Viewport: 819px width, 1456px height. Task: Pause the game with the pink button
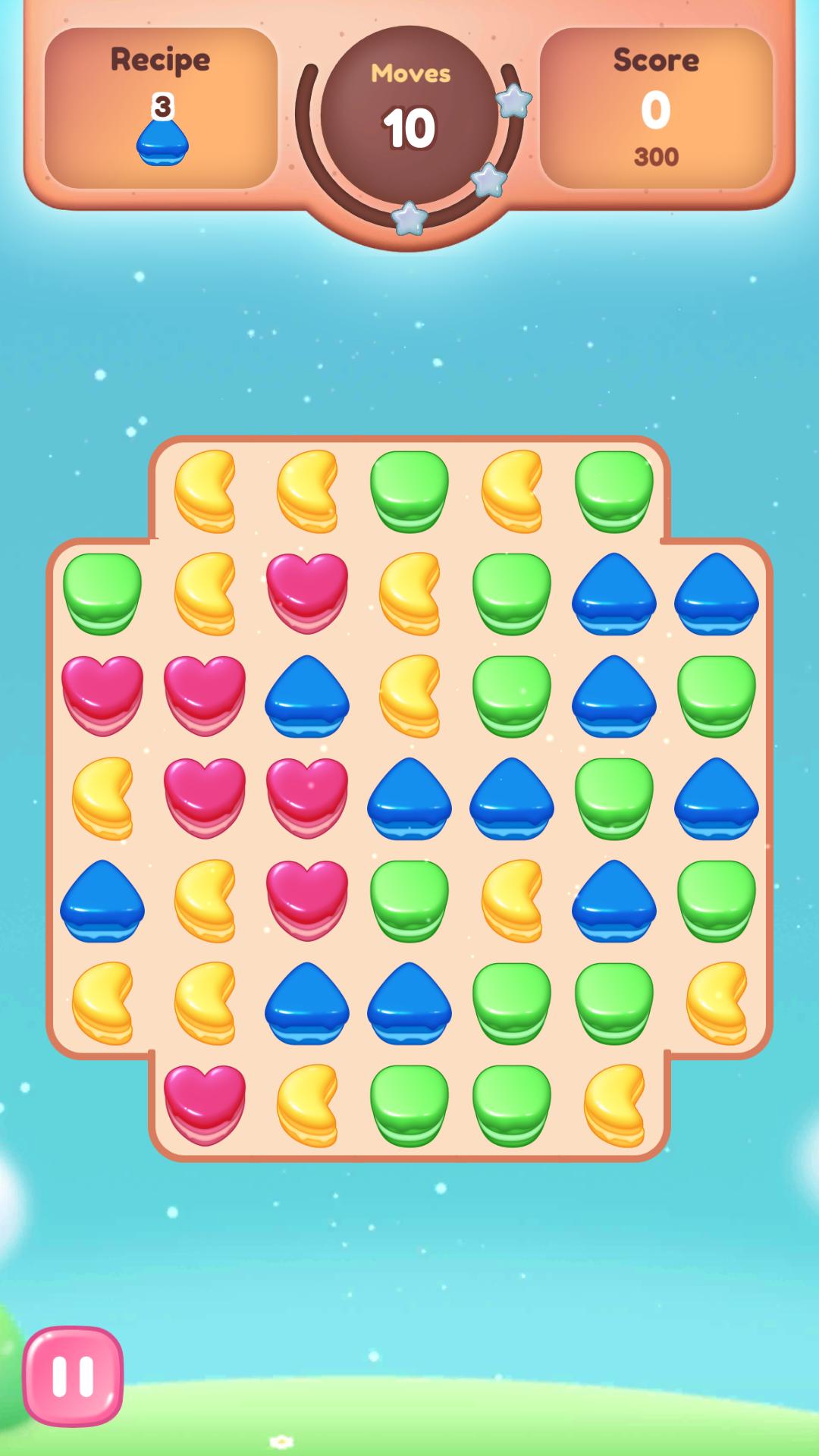pyautogui.click(x=73, y=1376)
